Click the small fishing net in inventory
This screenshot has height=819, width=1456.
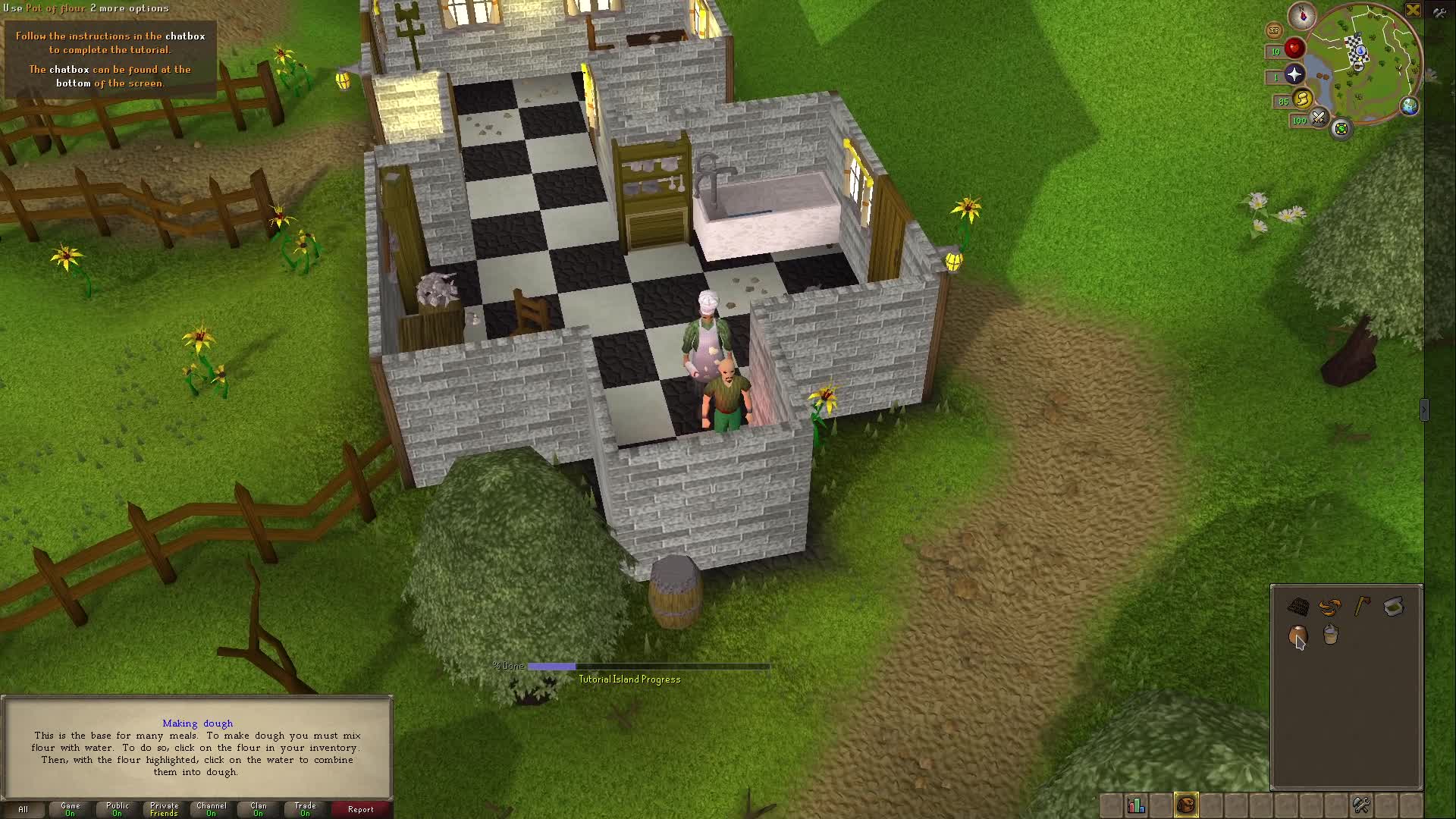click(x=1298, y=605)
